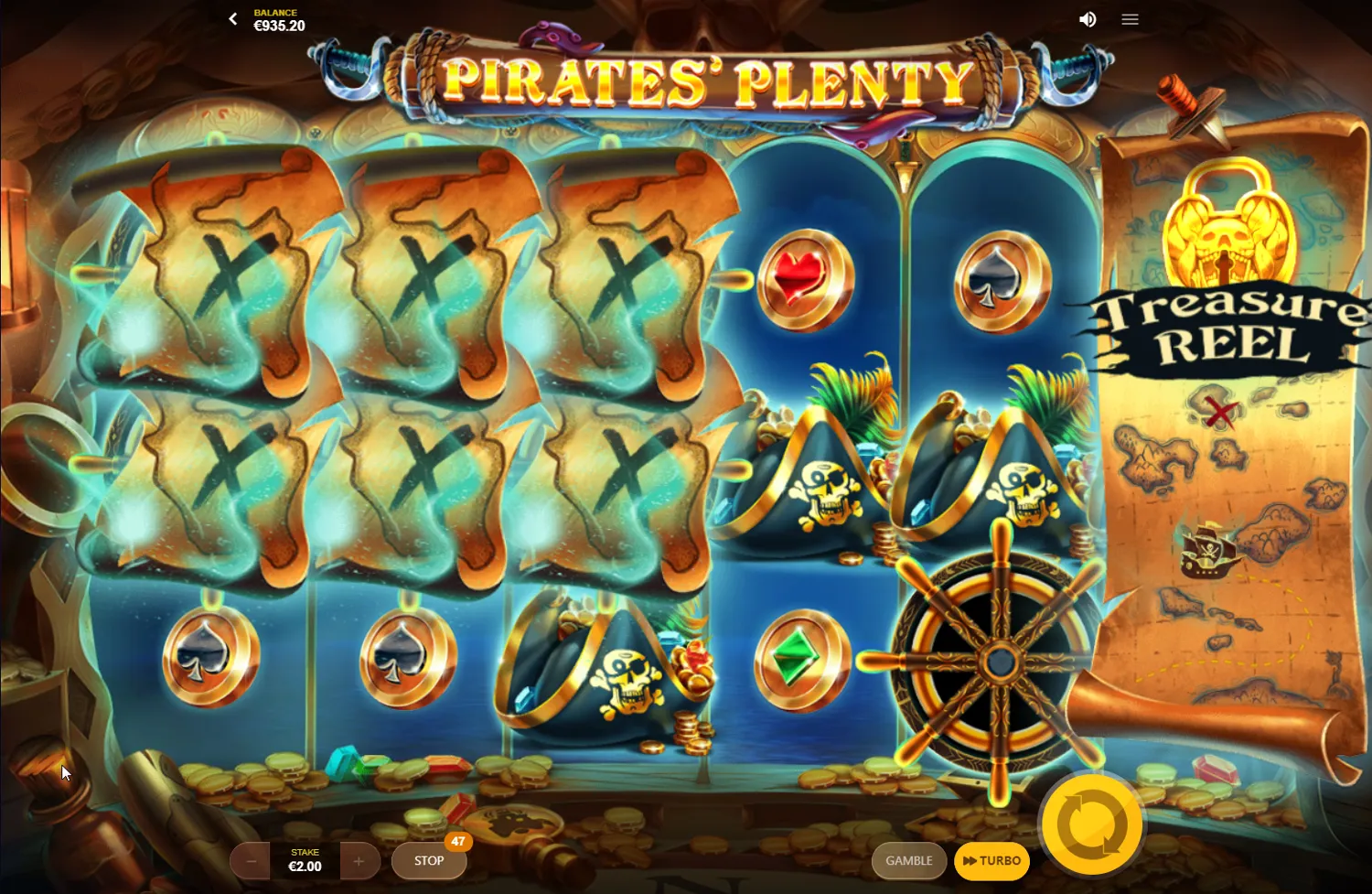Click the back arrow beside the balance
1372x894 pixels.
click(x=232, y=18)
